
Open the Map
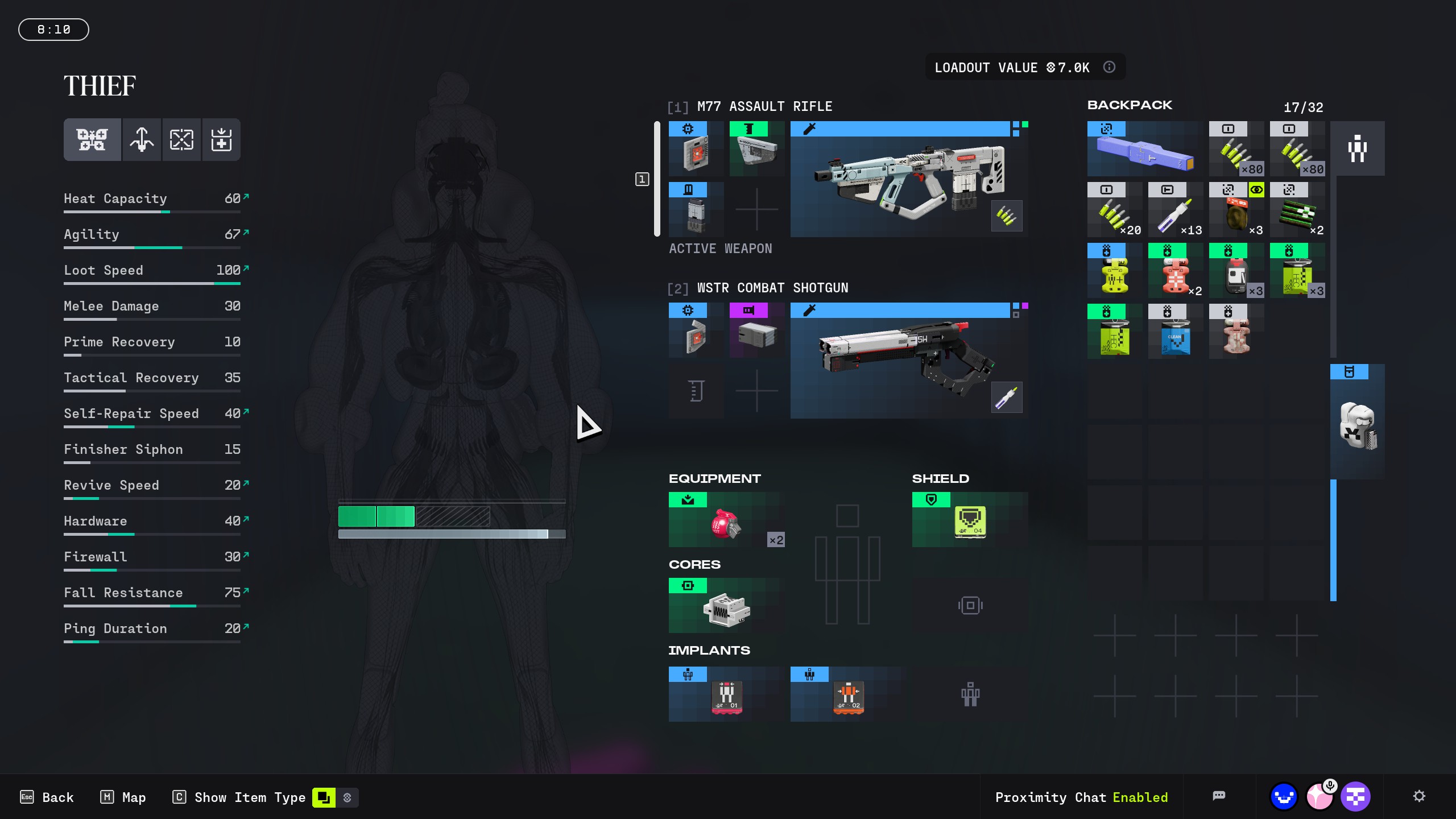[123, 797]
